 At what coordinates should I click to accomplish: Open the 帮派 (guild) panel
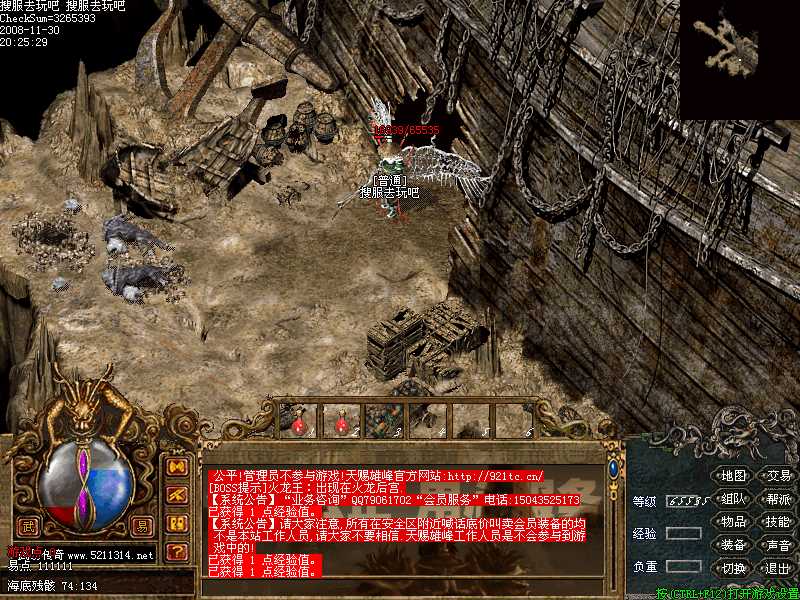pos(777,498)
